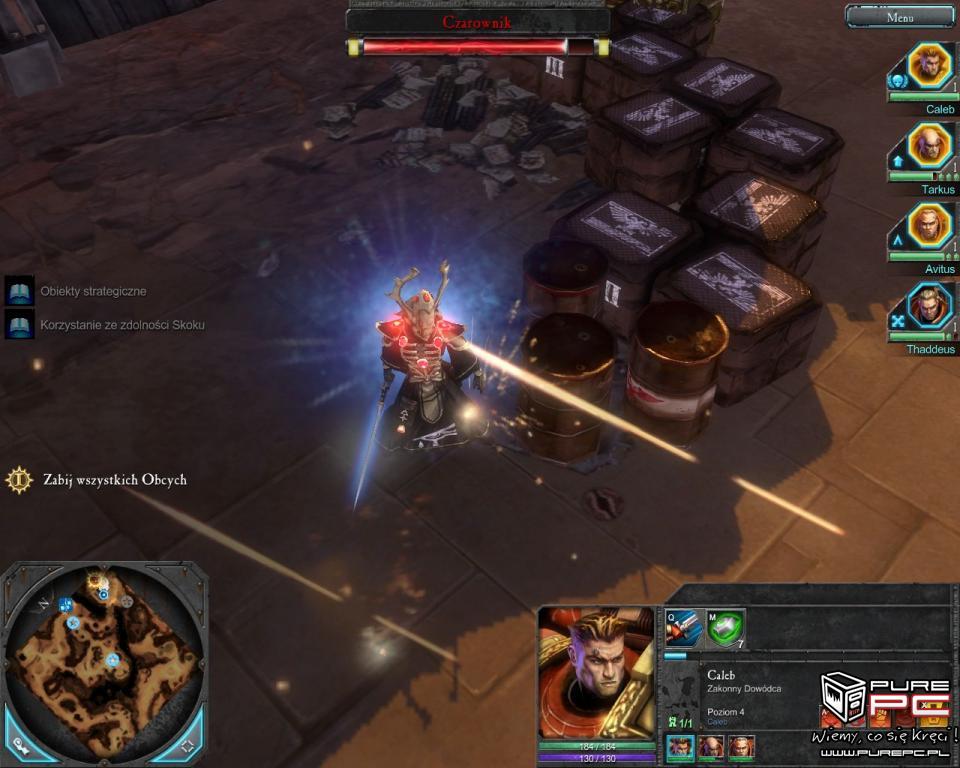Image resolution: width=960 pixels, height=768 pixels.
Task: Click the Czarownik target name bar
Action: [x=477, y=21]
